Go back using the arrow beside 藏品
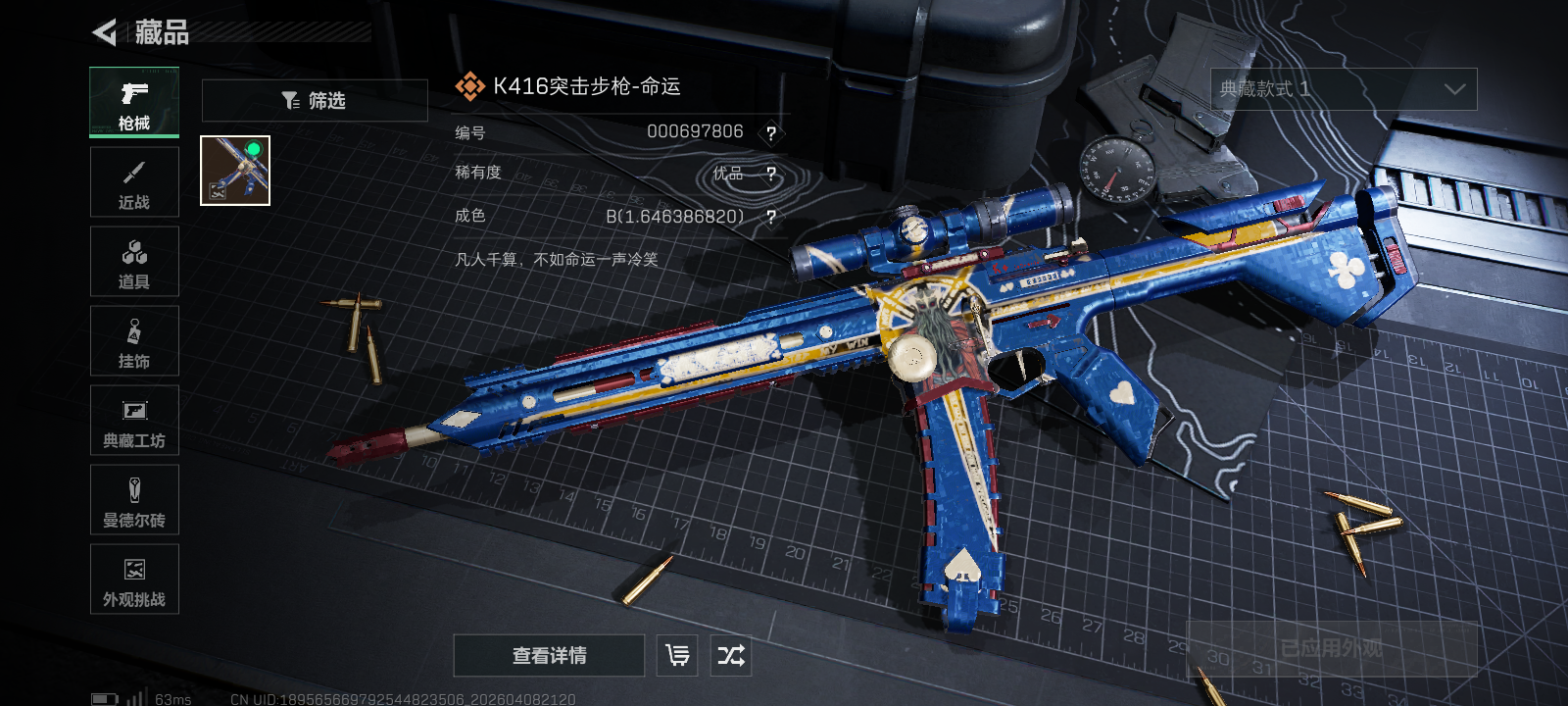This screenshot has width=1568, height=706. pos(104,32)
